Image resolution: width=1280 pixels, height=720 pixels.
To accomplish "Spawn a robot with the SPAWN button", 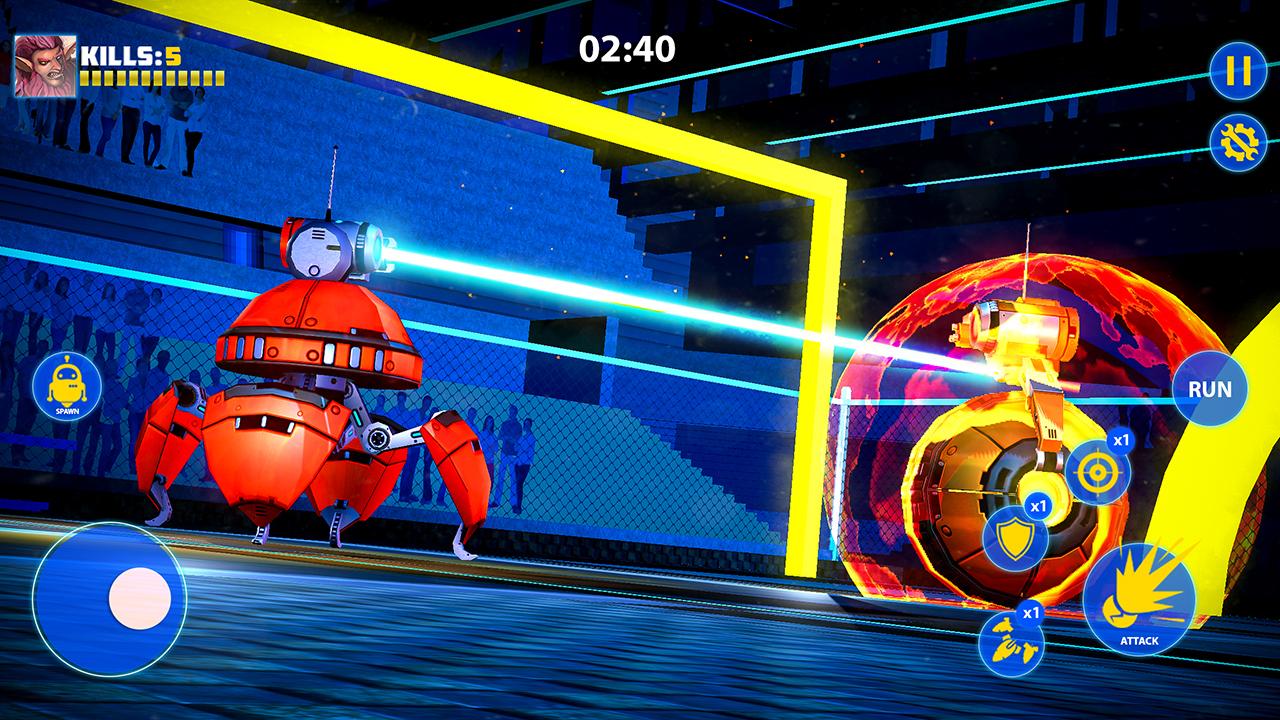I will tap(67, 387).
